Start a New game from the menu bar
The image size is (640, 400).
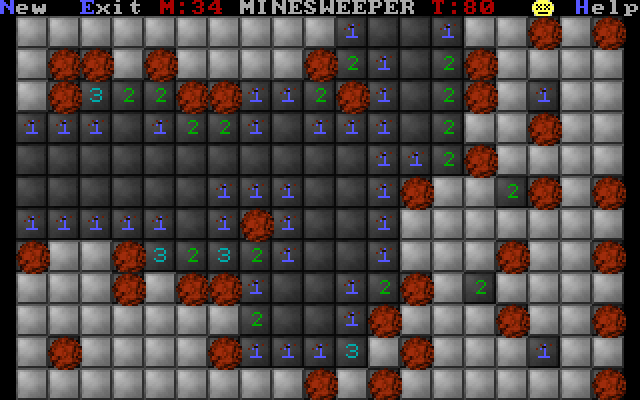click(x=24, y=8)
